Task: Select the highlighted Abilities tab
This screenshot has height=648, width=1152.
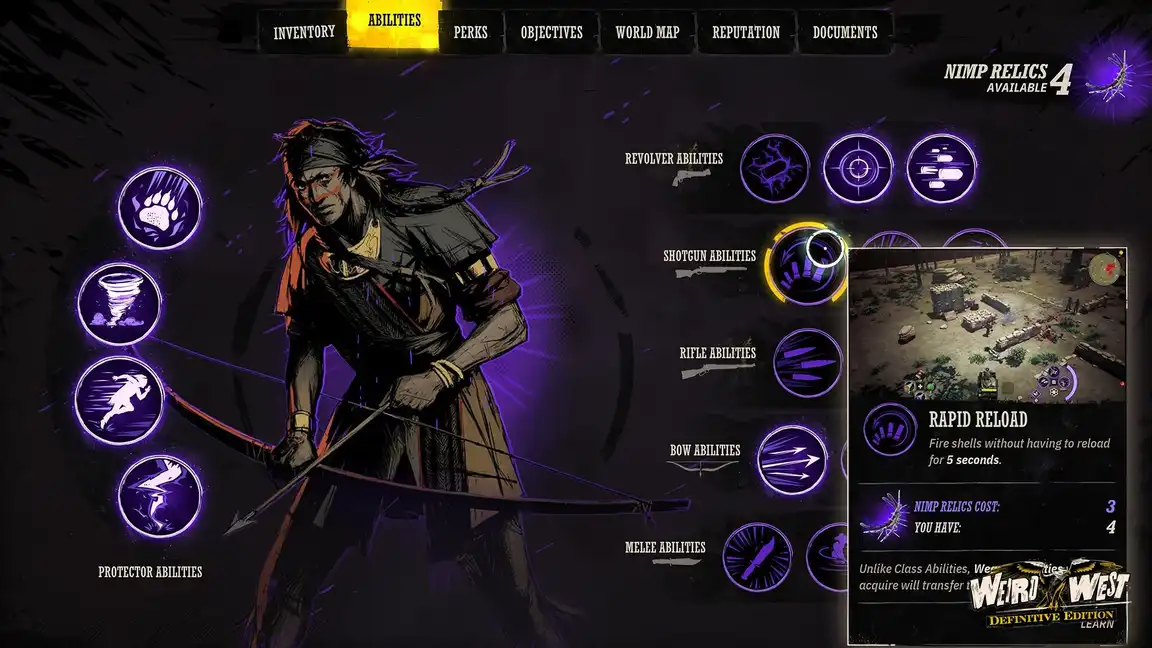Action: coord(394,24)
